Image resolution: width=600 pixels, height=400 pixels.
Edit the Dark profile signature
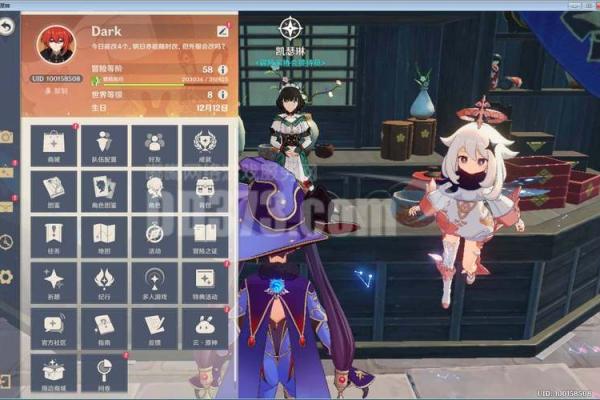pos(222,31)
